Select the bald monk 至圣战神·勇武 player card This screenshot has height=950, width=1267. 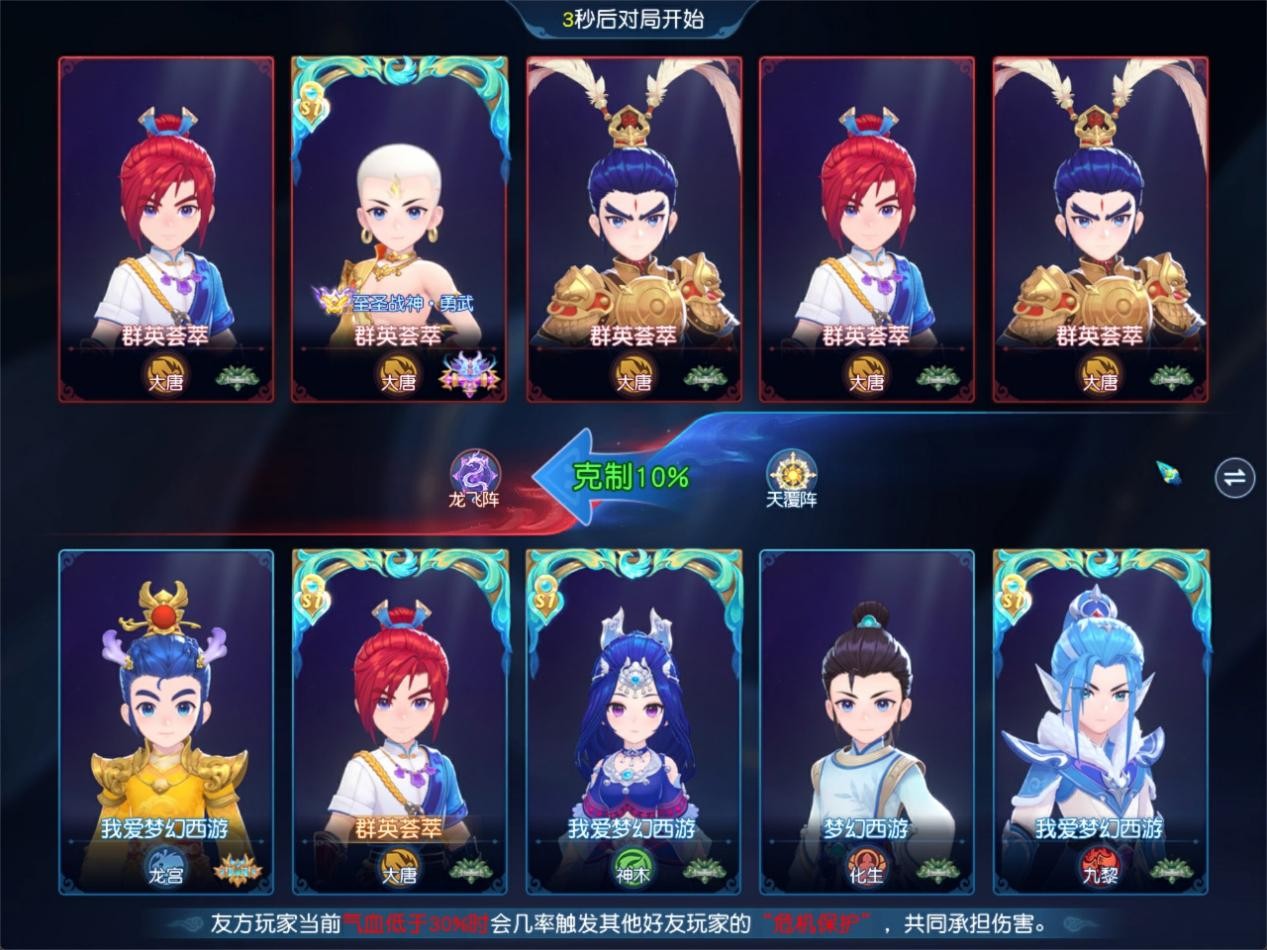click(x=399, y=230)
